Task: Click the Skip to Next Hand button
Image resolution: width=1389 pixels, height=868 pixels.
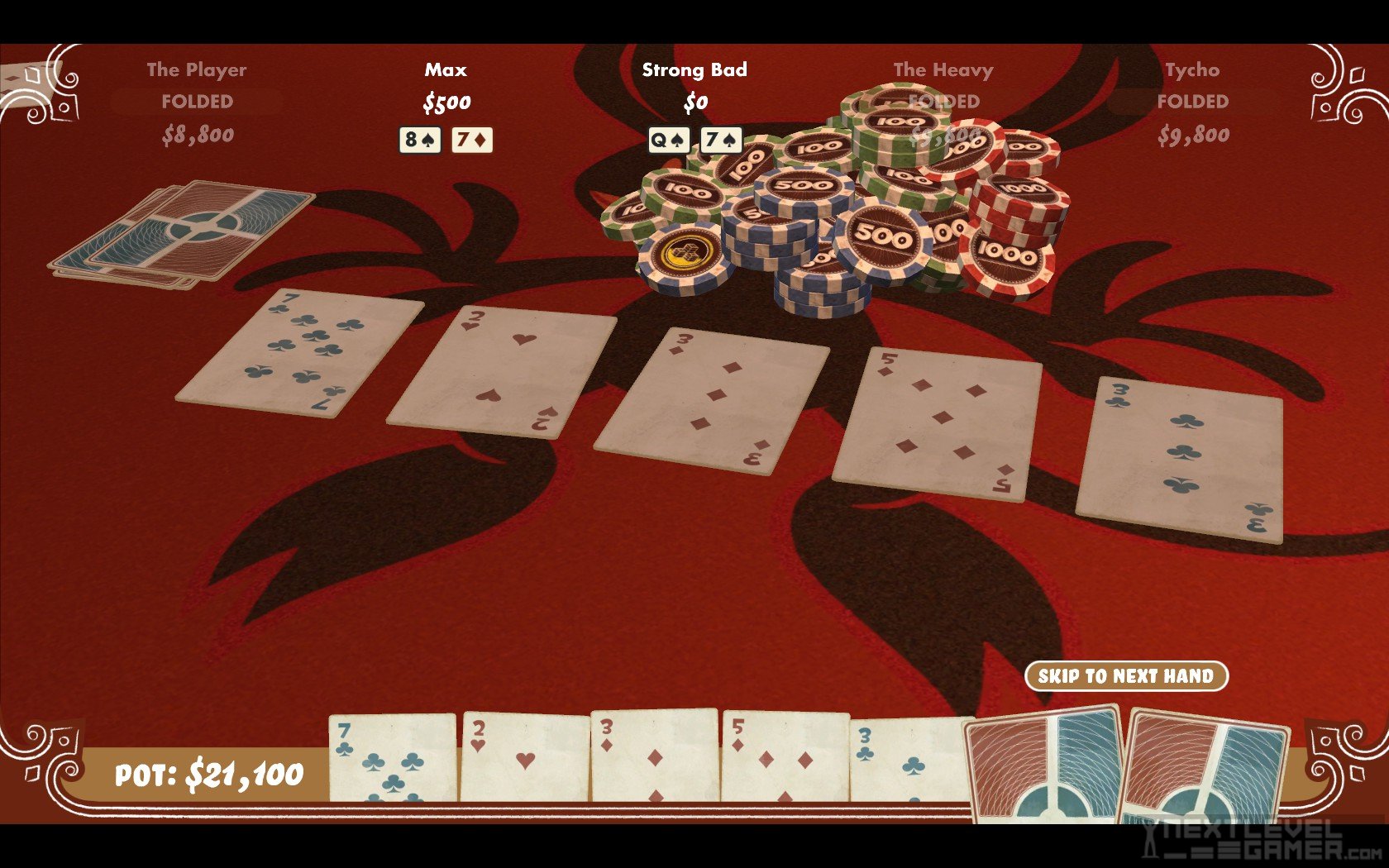Action: pos(1127,675)
